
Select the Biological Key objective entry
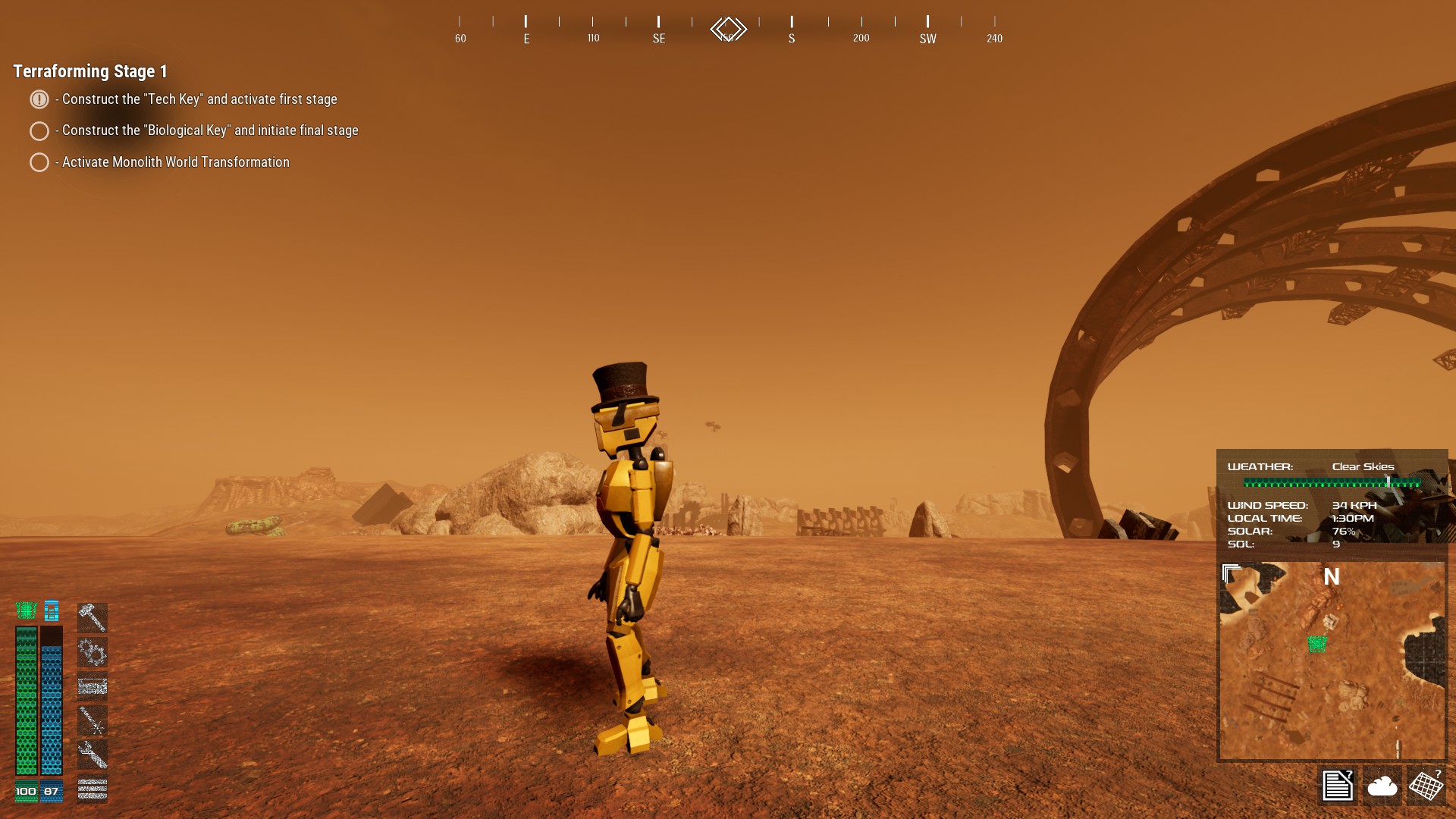tap(209, 130)
